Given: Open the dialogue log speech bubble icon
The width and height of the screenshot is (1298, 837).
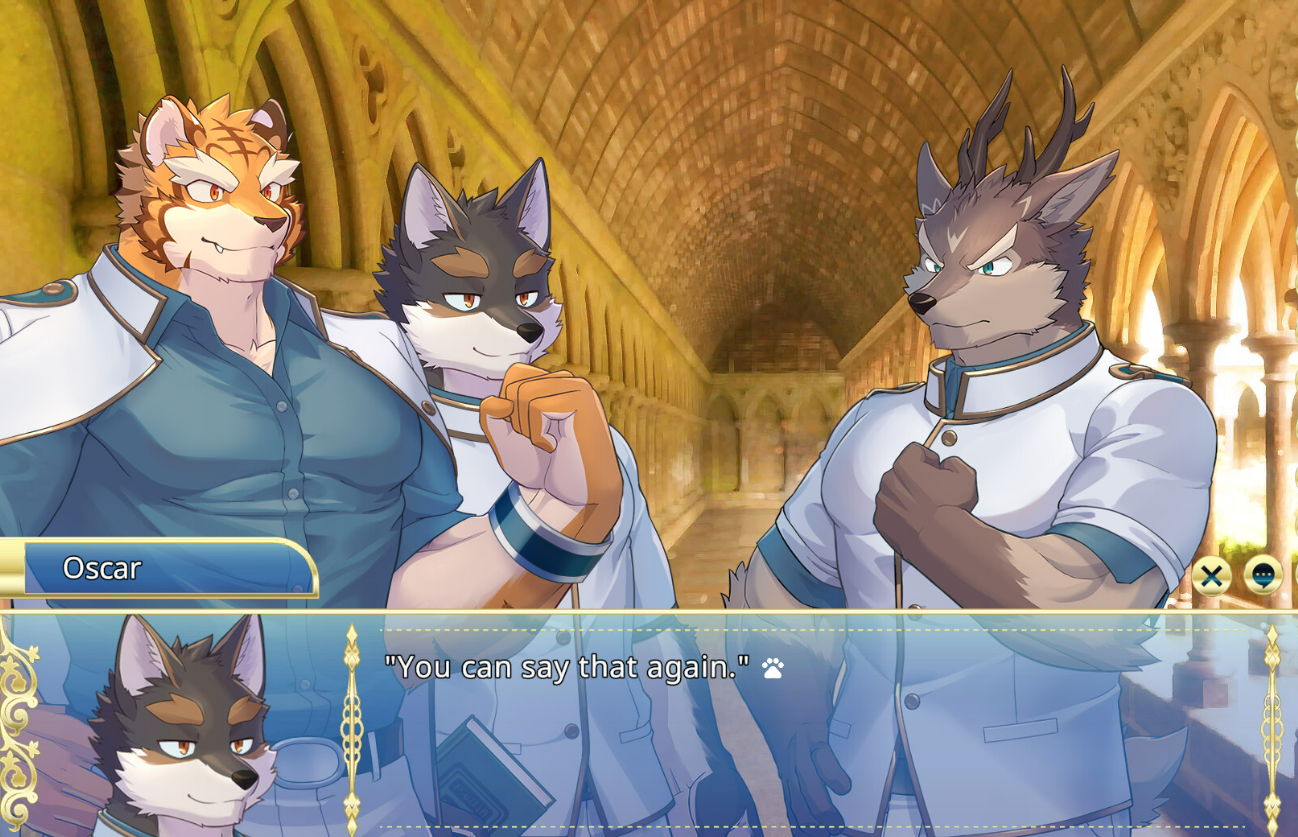Looking at the screenshot, I should pos(1262,576).
